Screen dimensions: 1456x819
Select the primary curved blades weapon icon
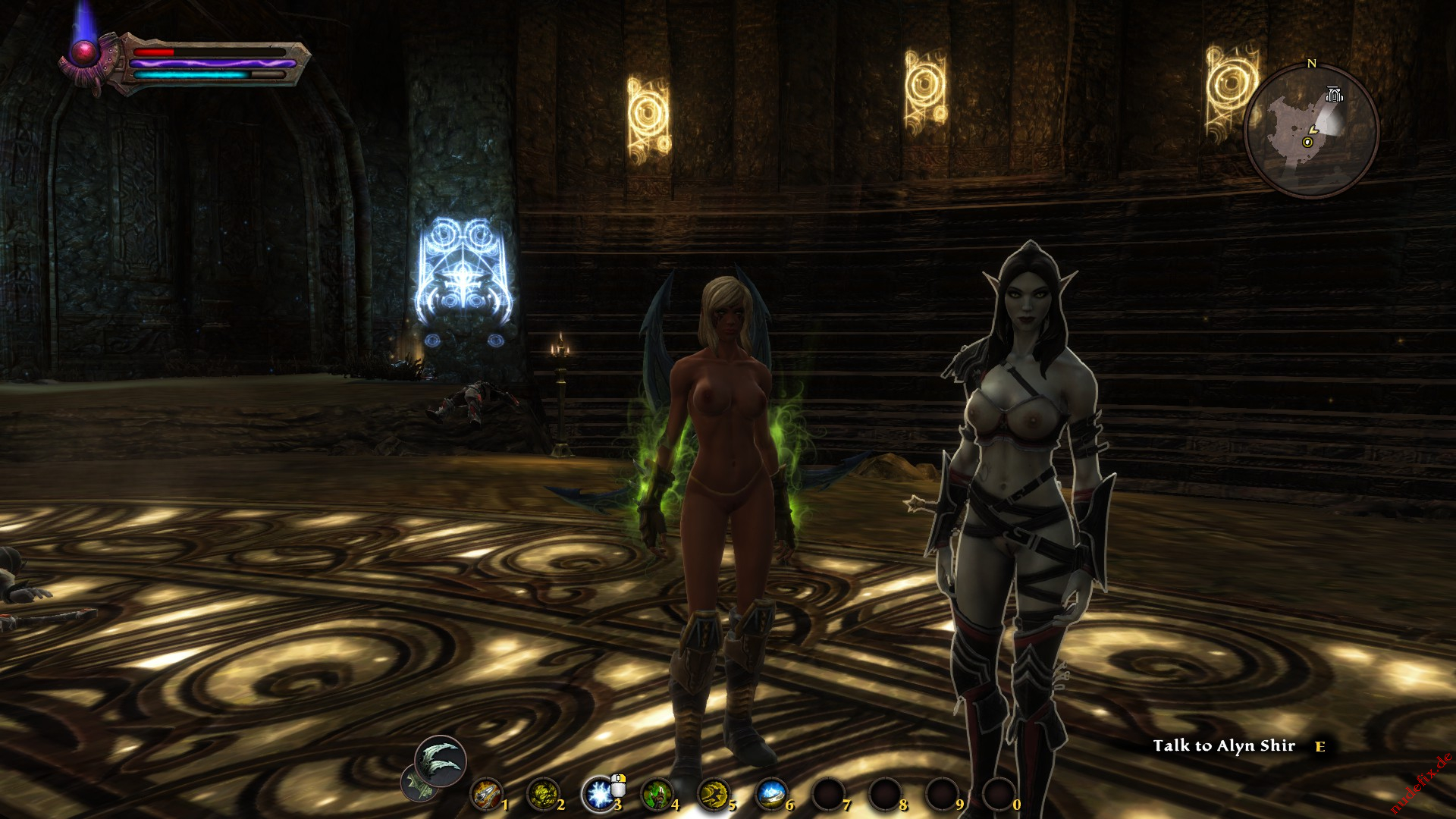tap(441, 761)
